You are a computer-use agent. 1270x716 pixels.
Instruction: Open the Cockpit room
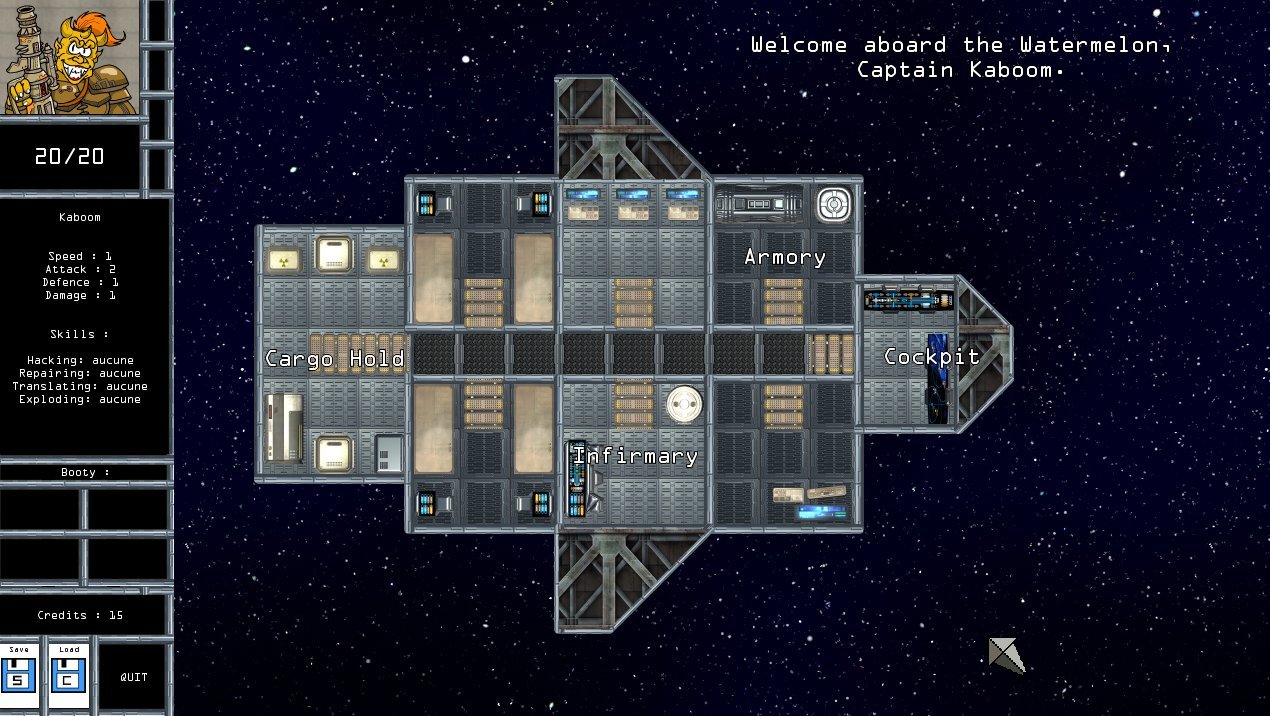pos(931,357)
